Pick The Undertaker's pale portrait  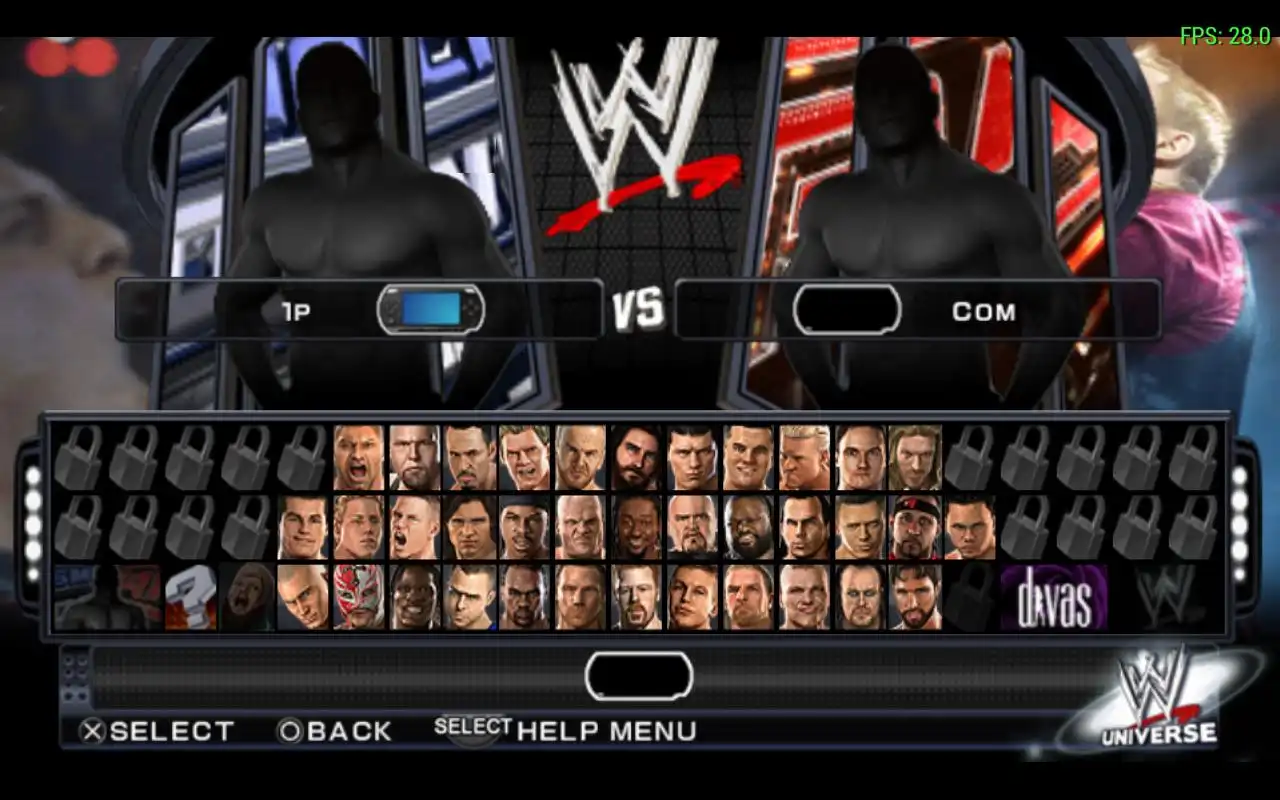(859, 597)
